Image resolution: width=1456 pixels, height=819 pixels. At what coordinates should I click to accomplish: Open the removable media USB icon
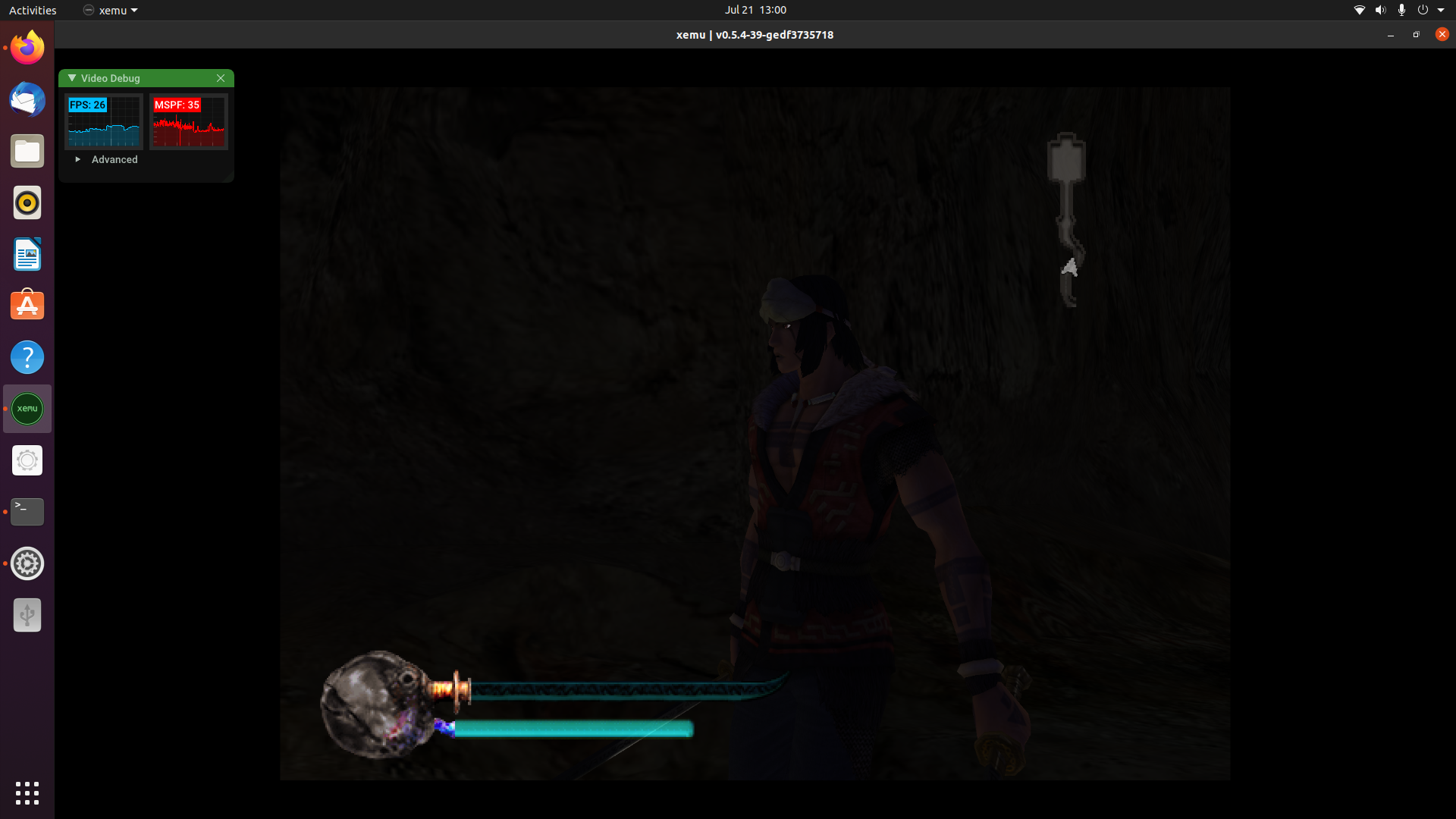coord(27,614)
